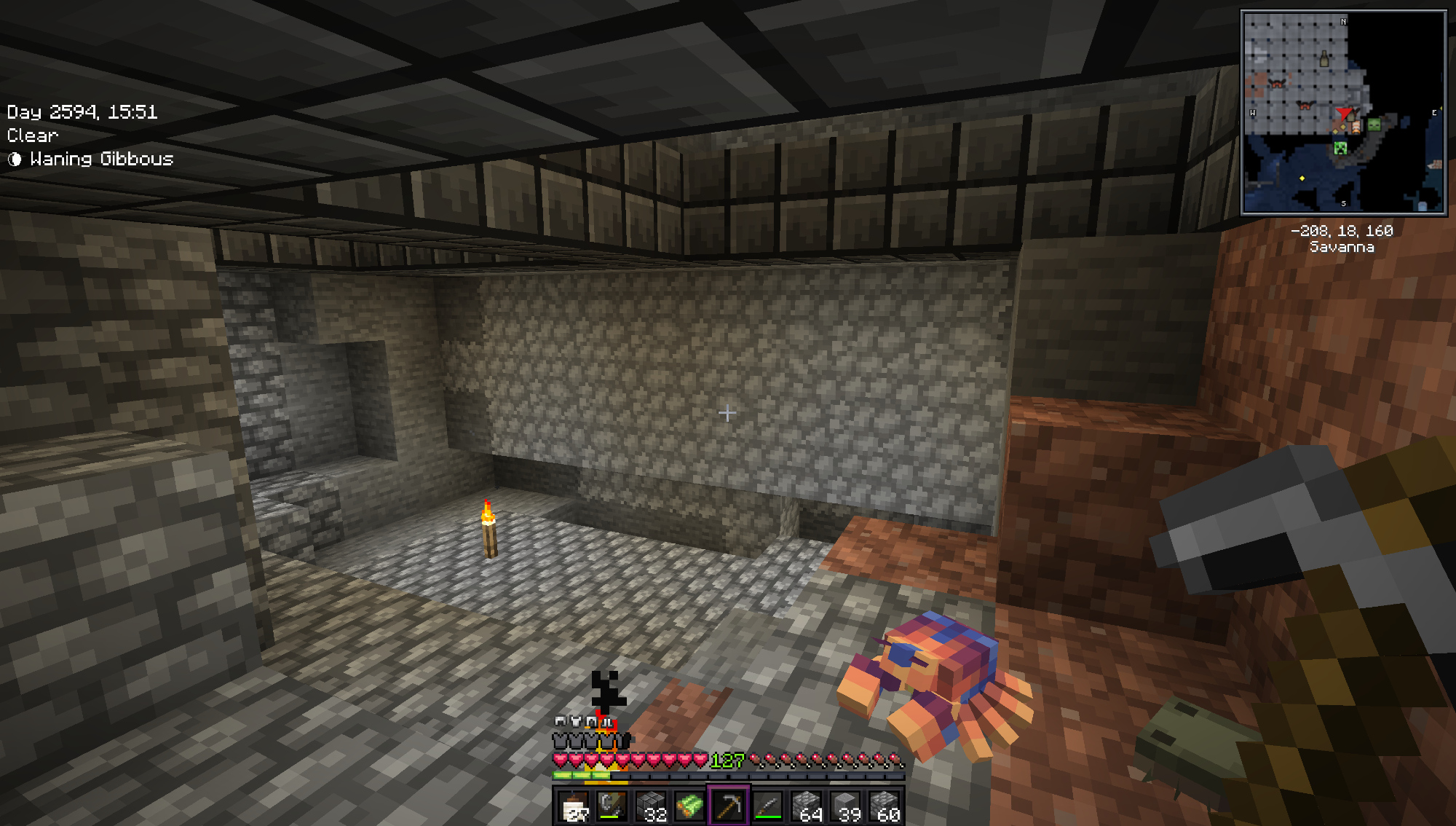Viewport: 1456px width, 826px height.
Task: Click the bright yellow diamond minimap waypoint
Action: [x=1302, y=178]
